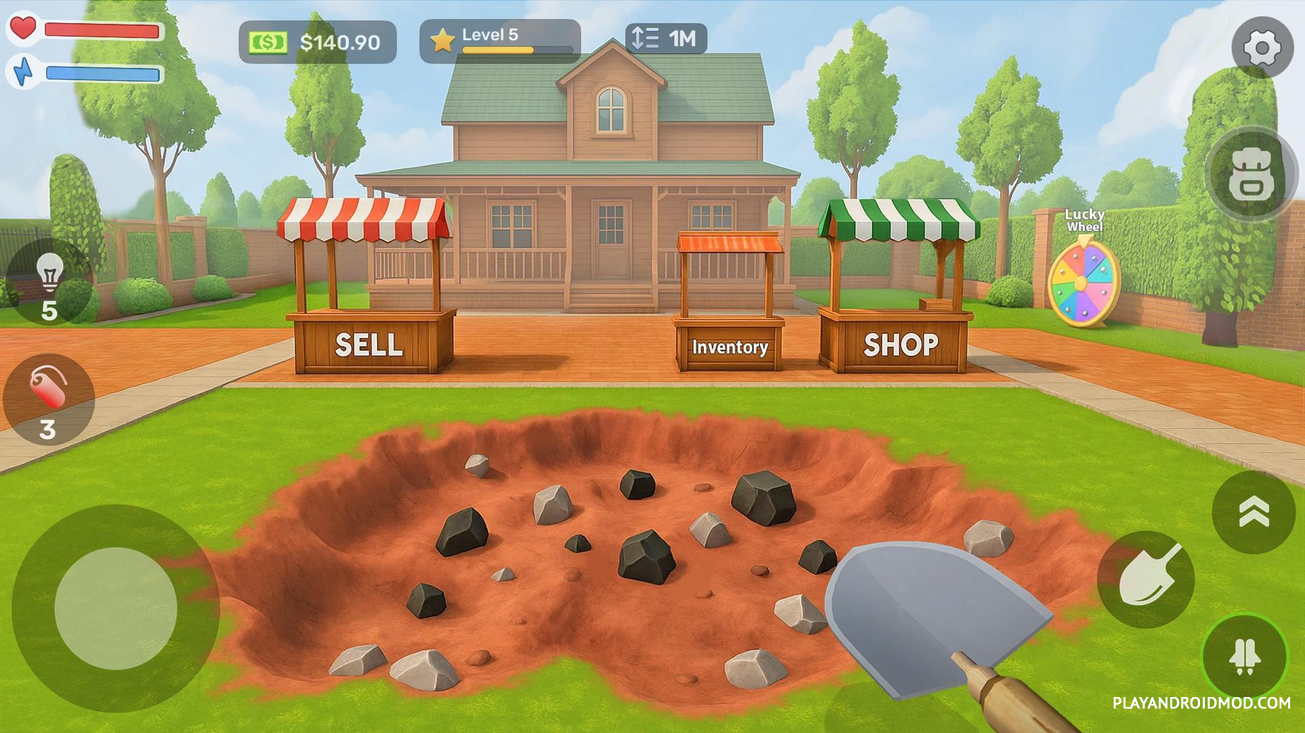This screenshot has height=733, width=1305.
Task: Spin the Lucky Wheel
Action: click(x=1083, y=281)
